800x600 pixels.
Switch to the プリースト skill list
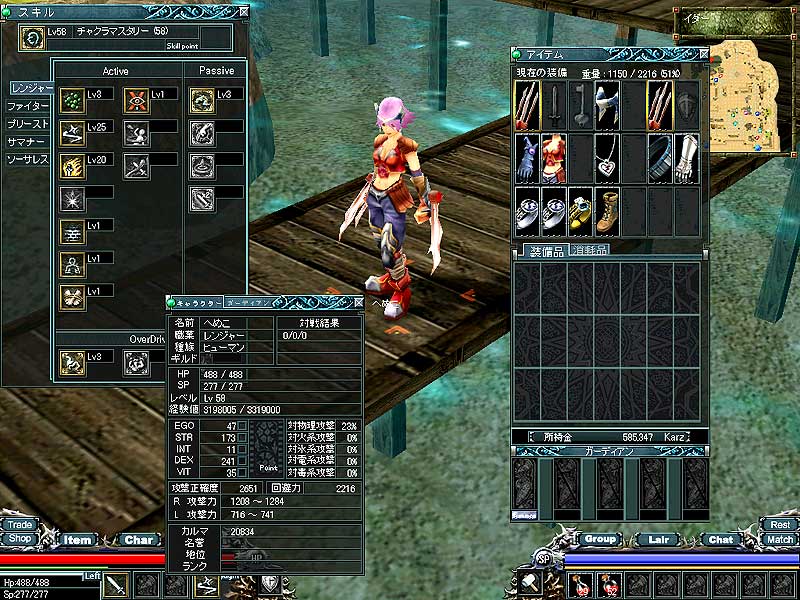[x=28, y=124]
